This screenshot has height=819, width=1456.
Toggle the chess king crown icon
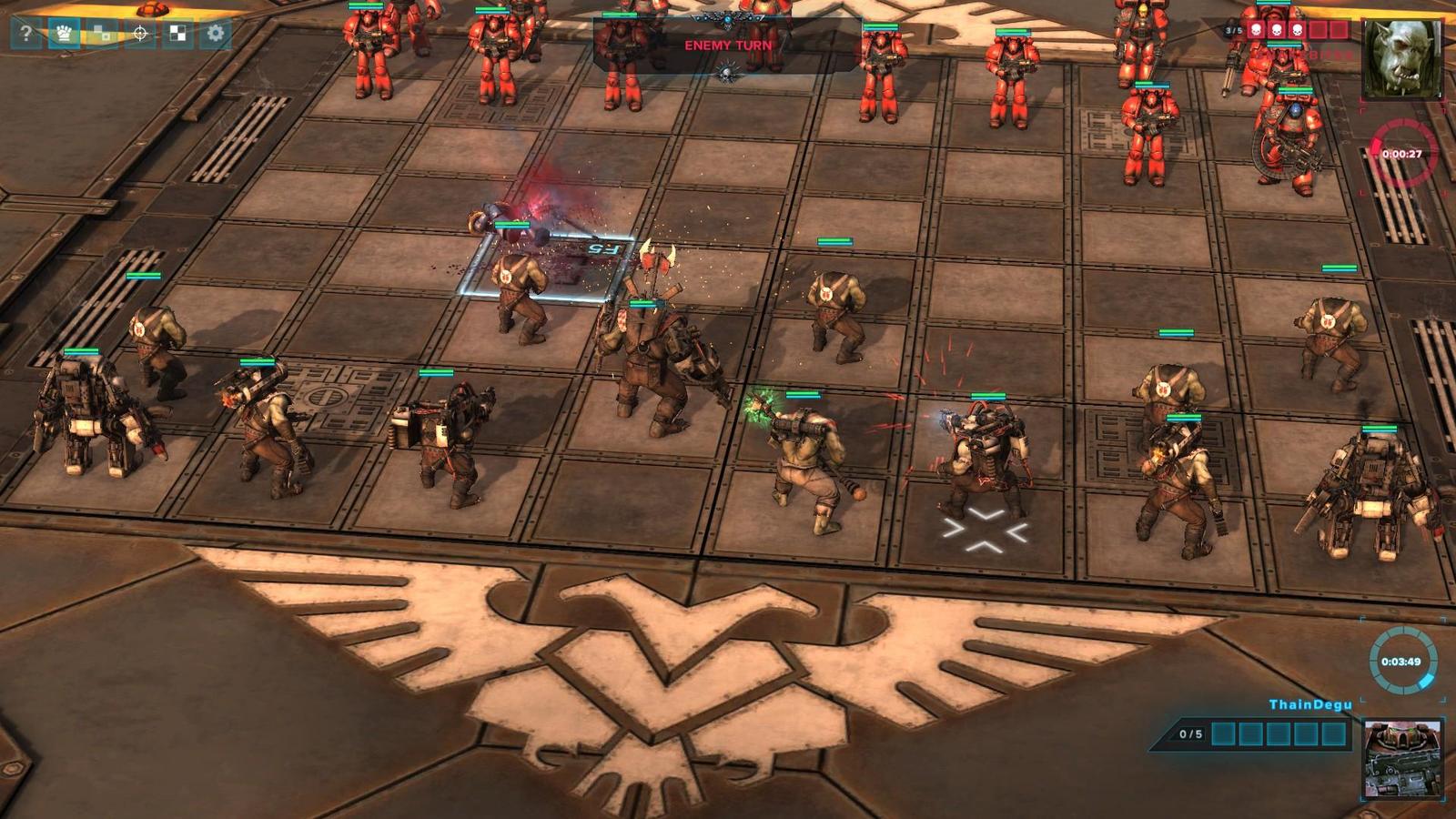pos(64,34)
